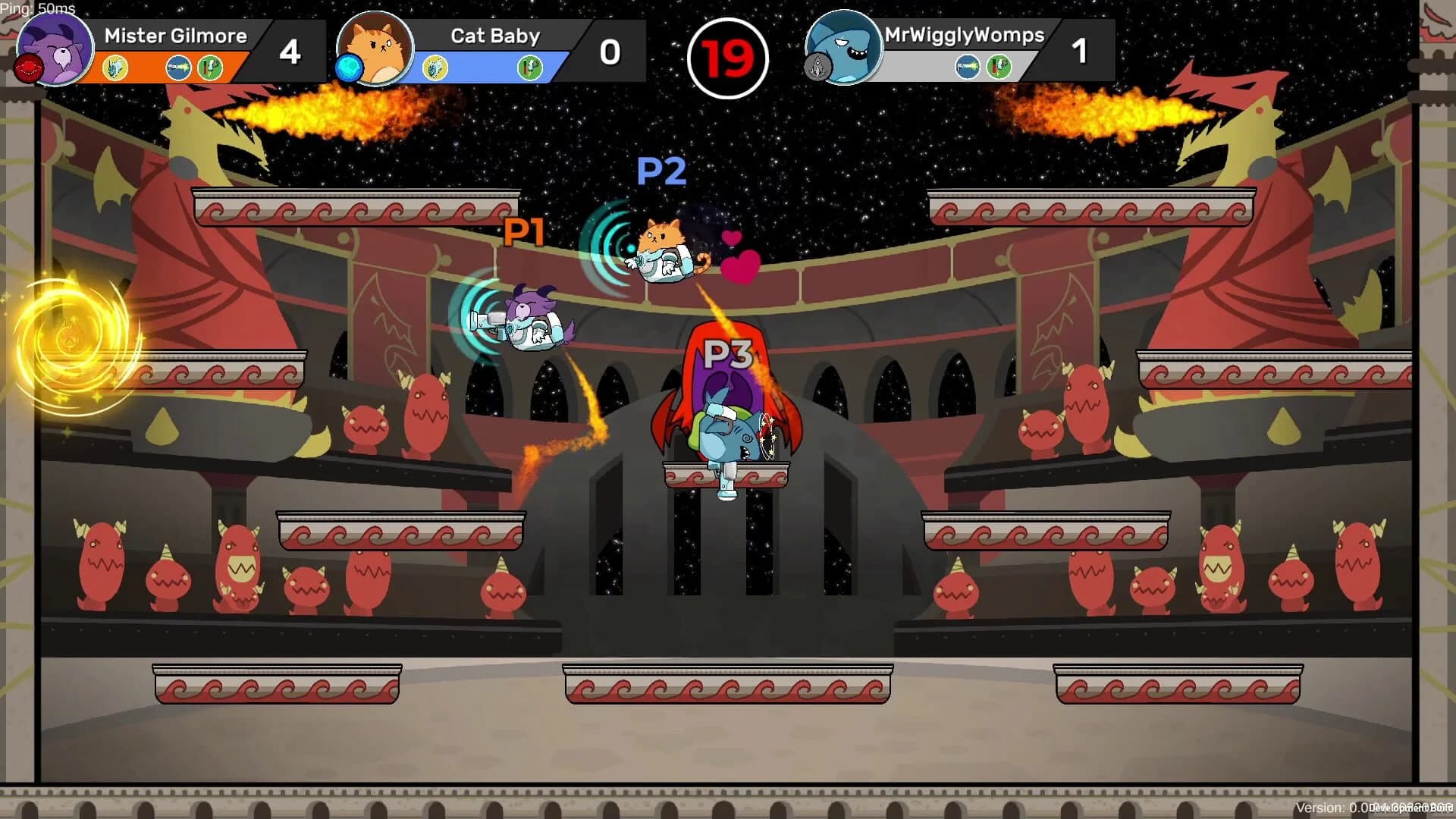Click the P2 player label above the cat
Viewport: 1456px width, 819px height.
tap(663, 172)
